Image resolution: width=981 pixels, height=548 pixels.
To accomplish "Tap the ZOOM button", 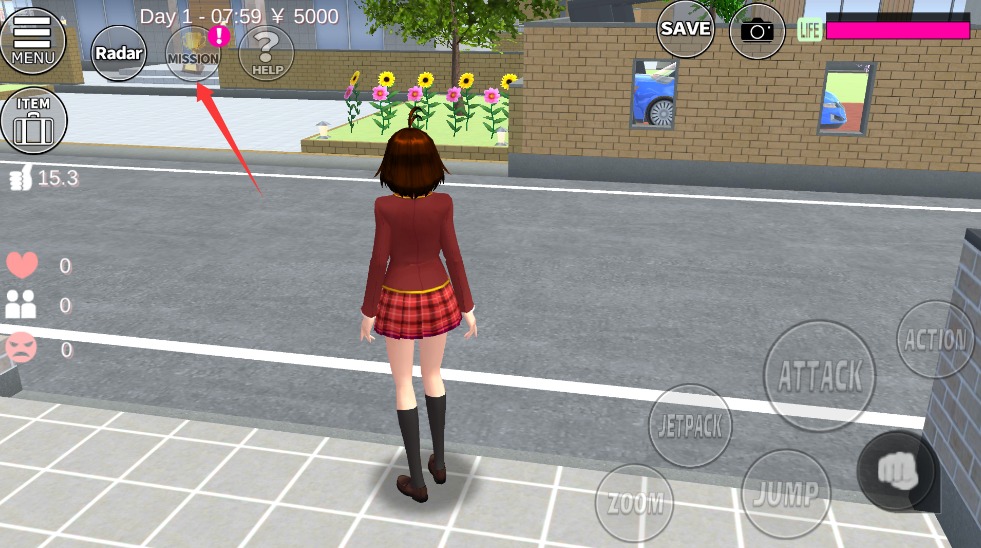I will tap(634, 503).
